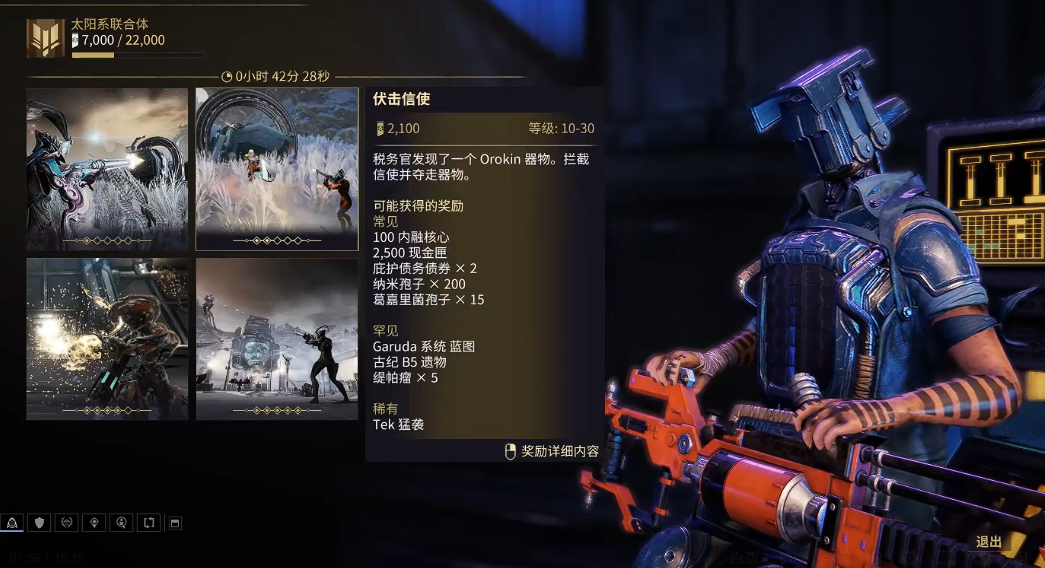Select the snowy Corpus base bounty tile
This screenshot has height=568, width=1045.
click(276, 338)
